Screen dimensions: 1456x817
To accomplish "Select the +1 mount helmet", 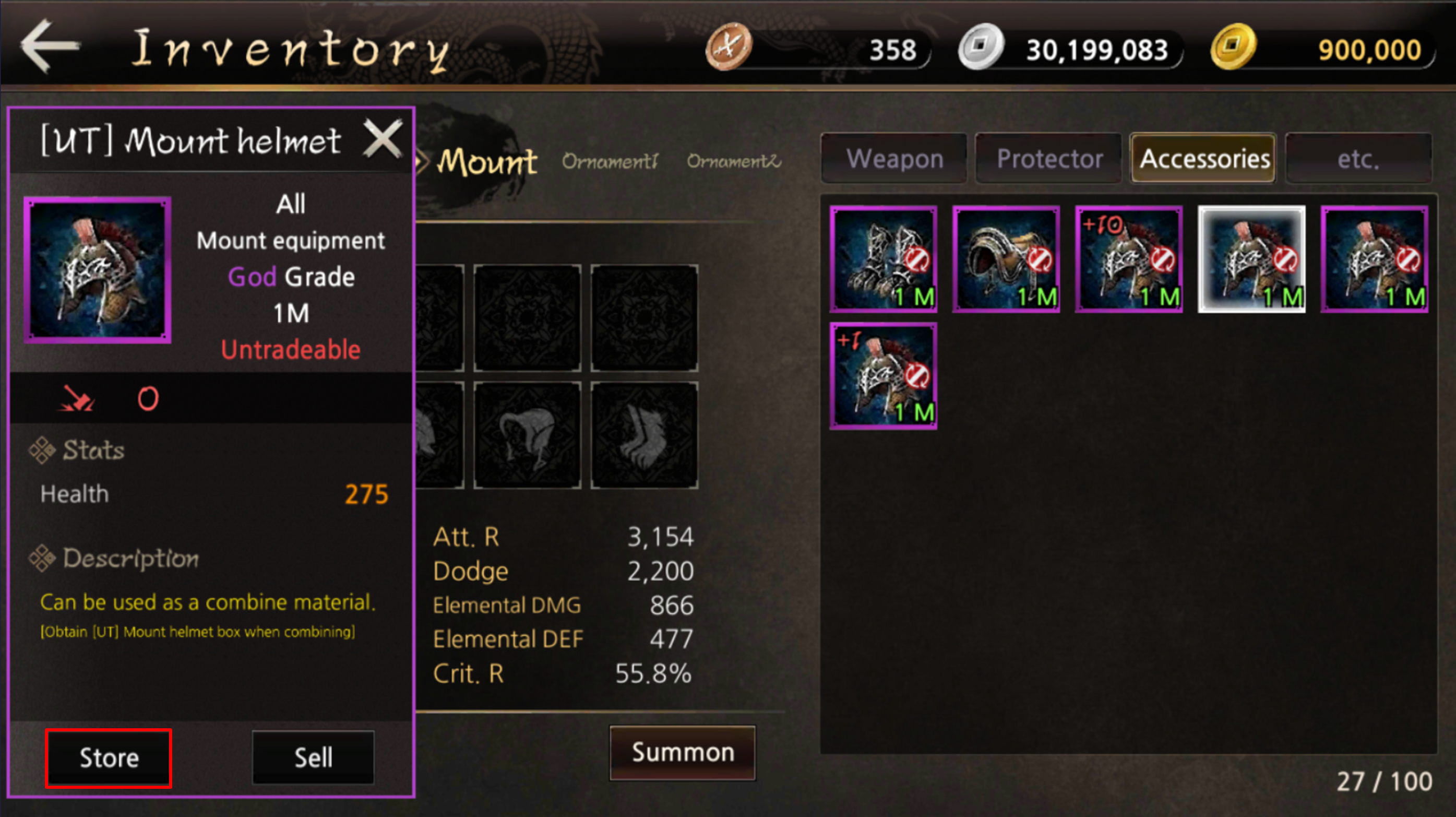I will click(884, 376).
